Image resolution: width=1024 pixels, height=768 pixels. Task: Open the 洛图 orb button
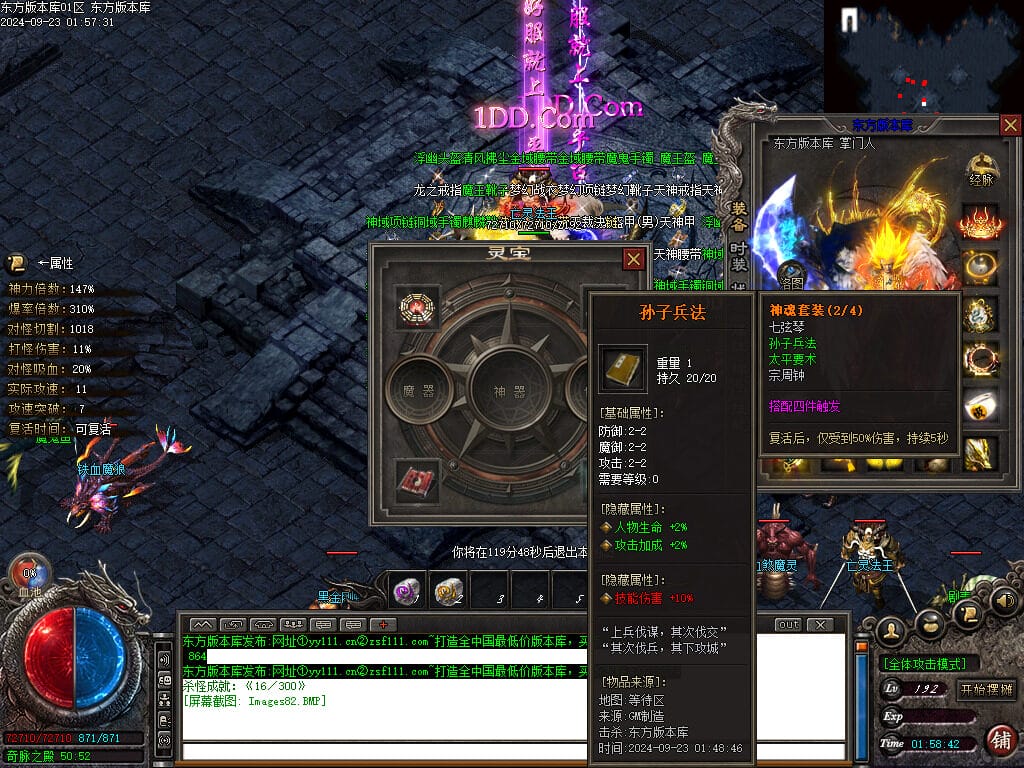pos(791,276)
